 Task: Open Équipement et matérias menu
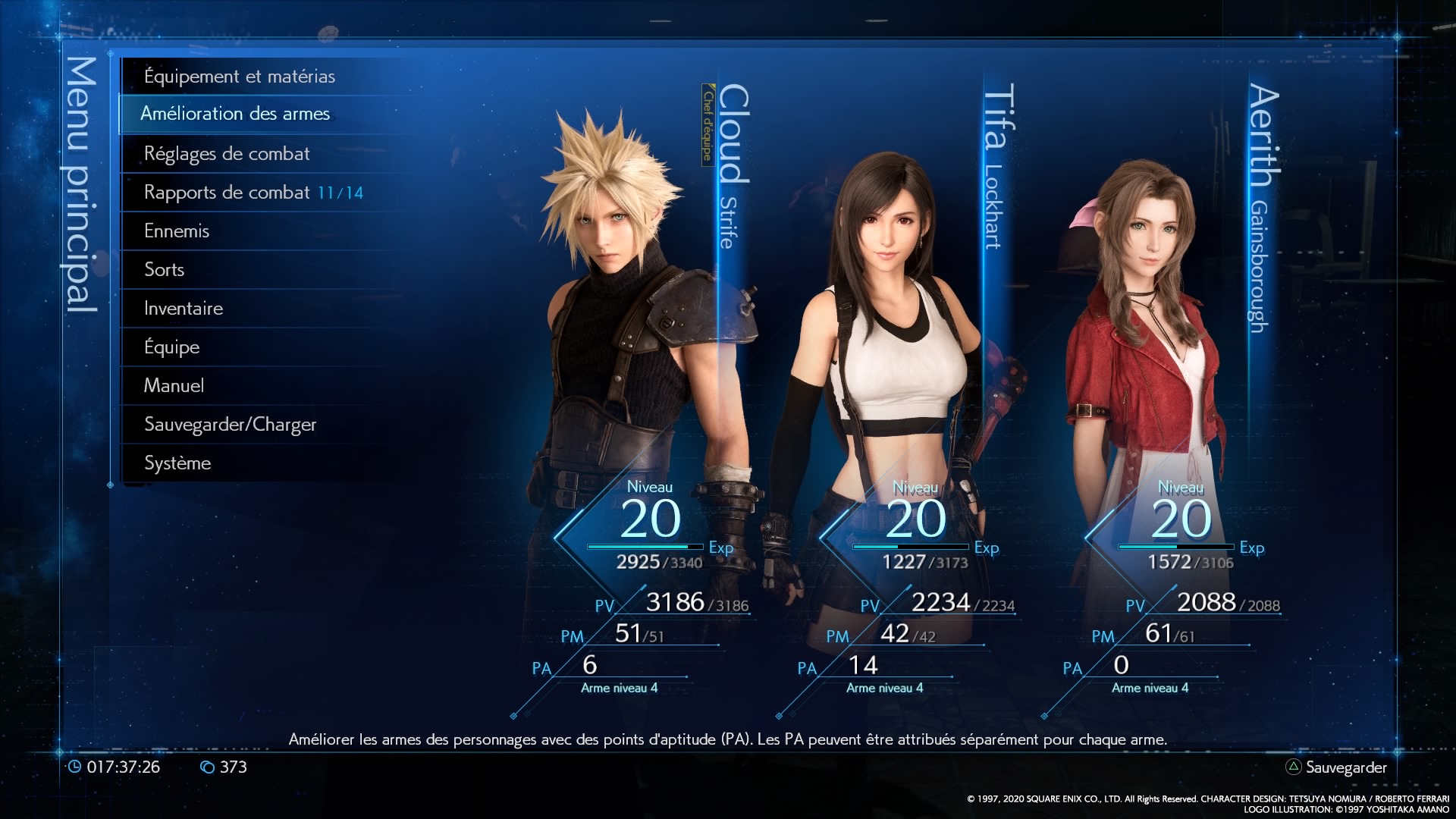240,77
